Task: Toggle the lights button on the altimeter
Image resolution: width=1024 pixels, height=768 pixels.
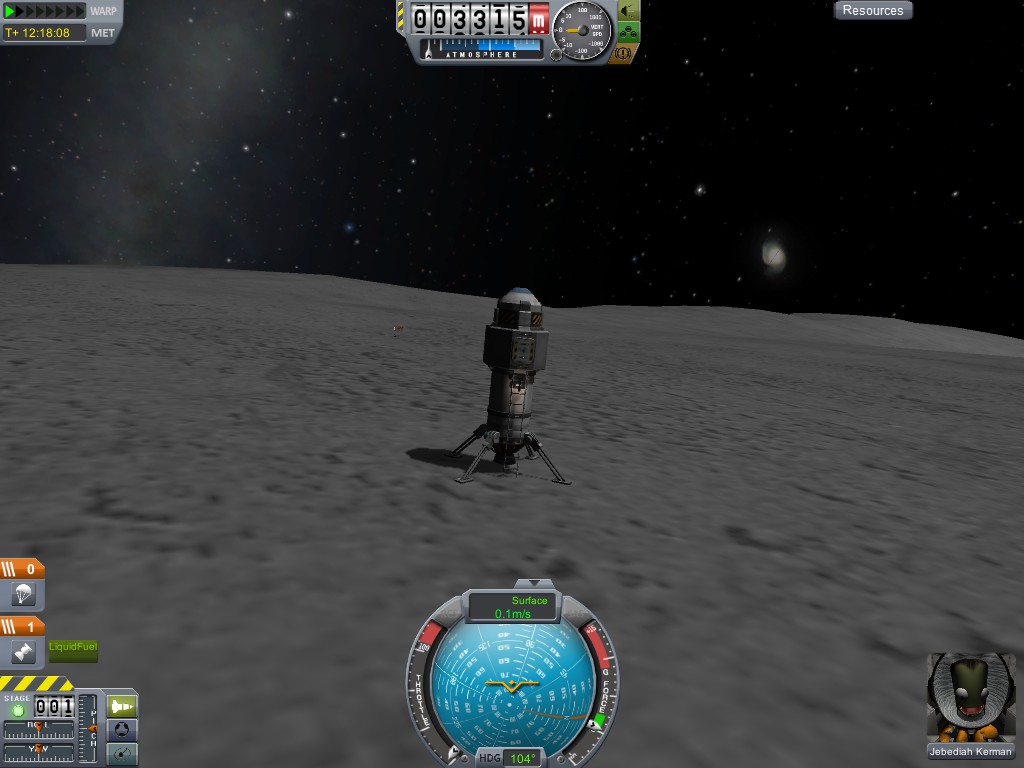Action: tap(629, 11)
